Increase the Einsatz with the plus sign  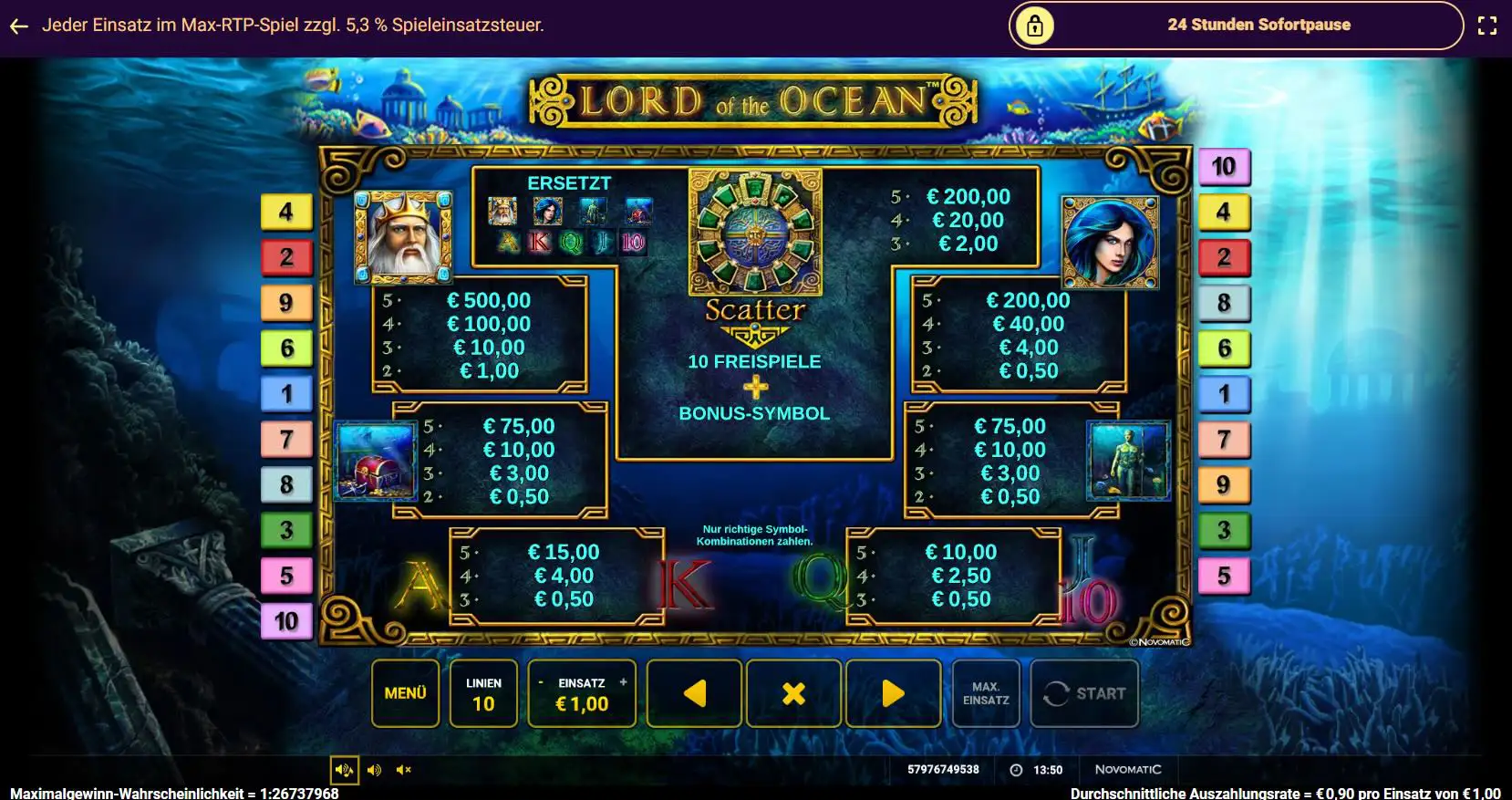[x=624, y=682]
